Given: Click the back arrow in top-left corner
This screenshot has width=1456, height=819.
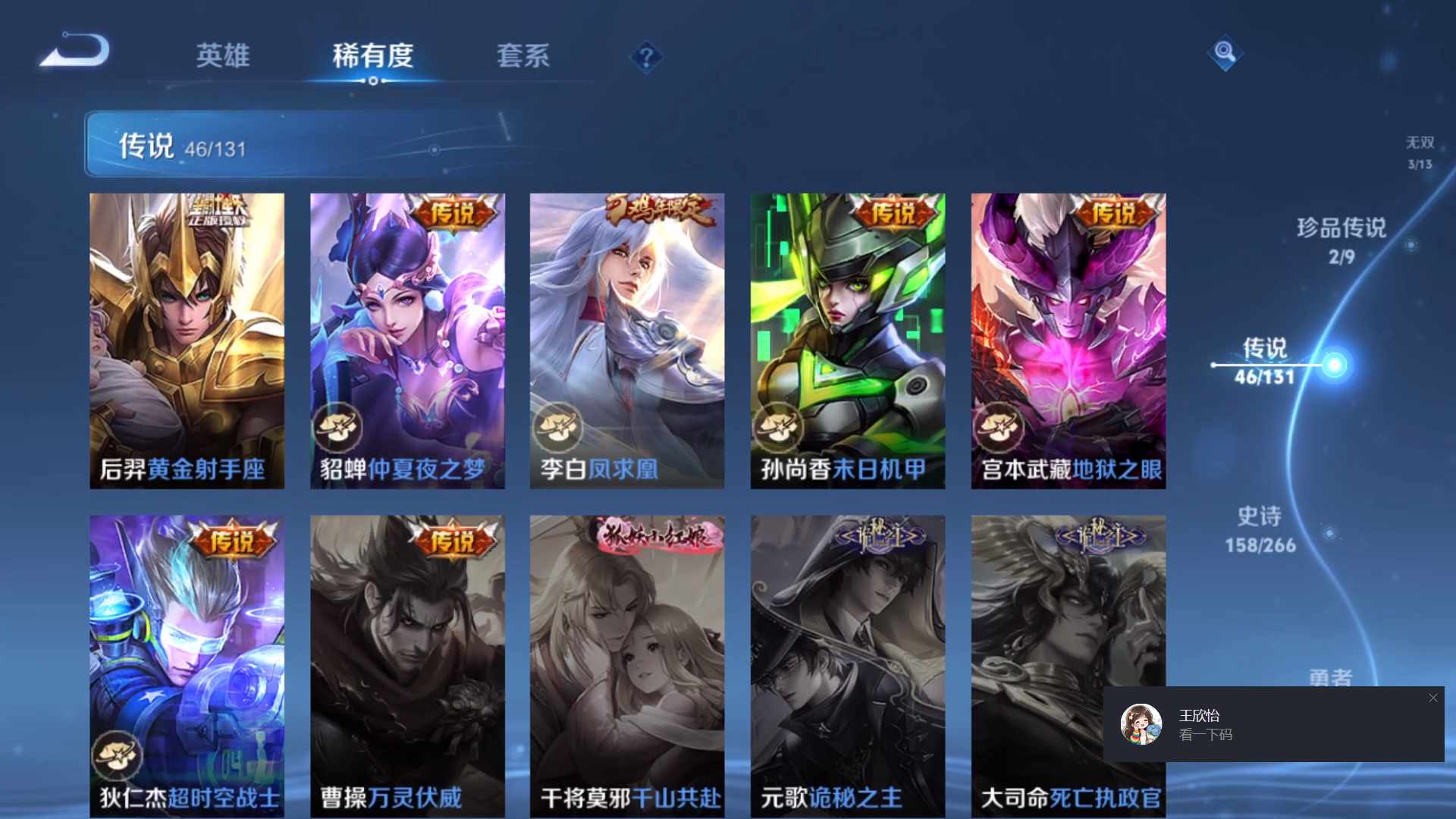Looking at the screenshot, I should coord(72,49).
